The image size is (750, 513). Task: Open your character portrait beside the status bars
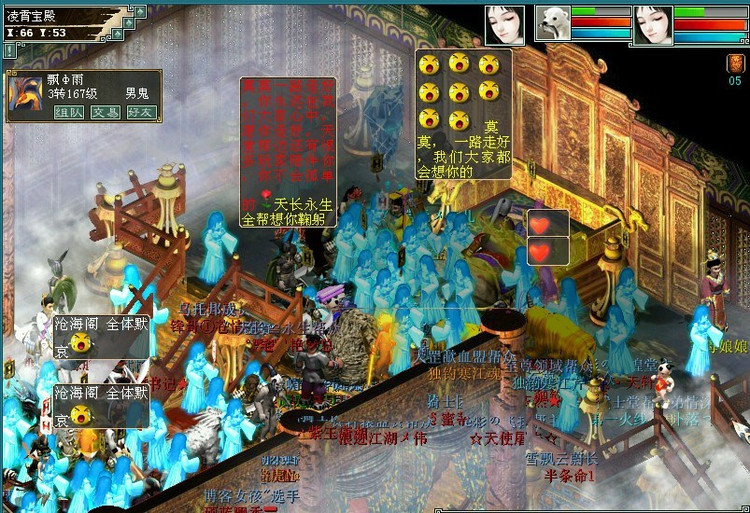(652, 24)
